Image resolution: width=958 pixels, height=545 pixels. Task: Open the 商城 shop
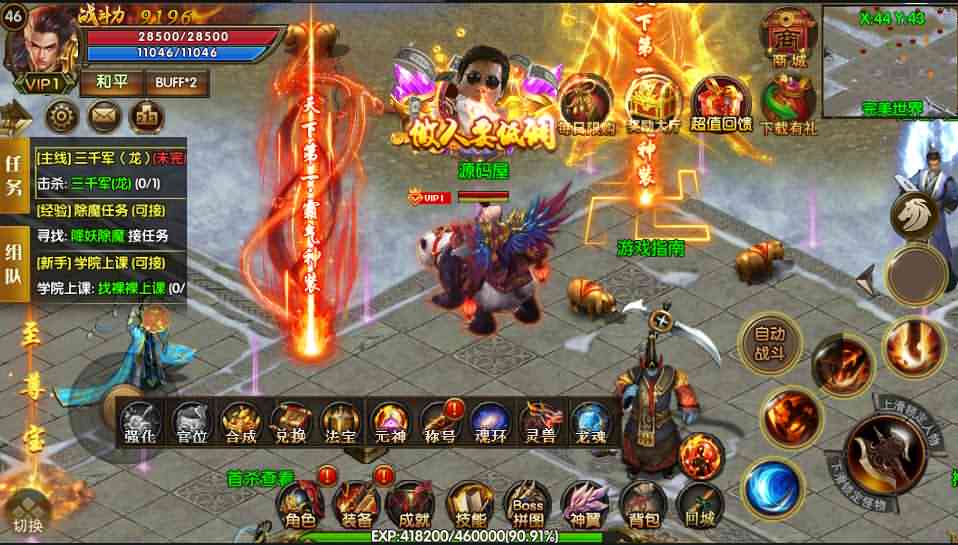point(785,40)
